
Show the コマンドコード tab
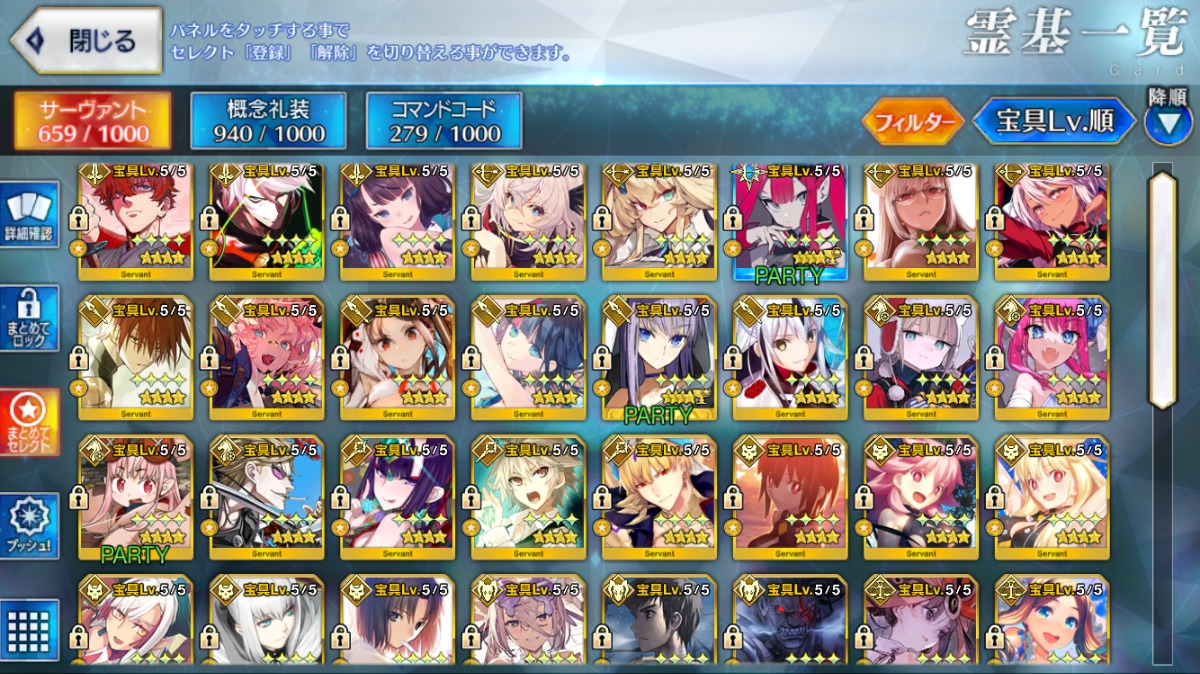pos(444,121)
